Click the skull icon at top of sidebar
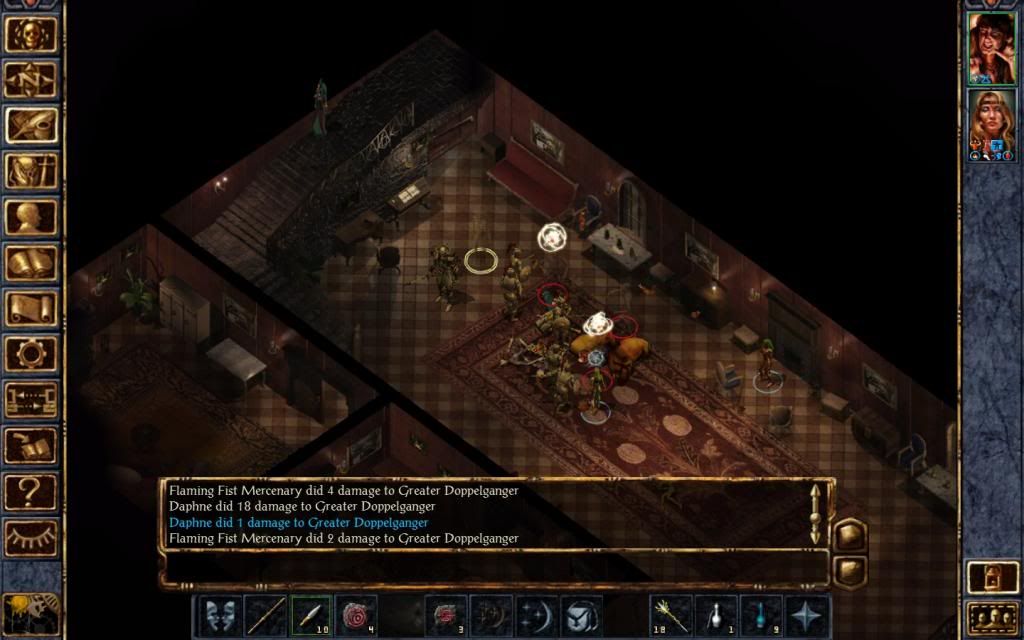1024x640 pixels. coord(31,33)
